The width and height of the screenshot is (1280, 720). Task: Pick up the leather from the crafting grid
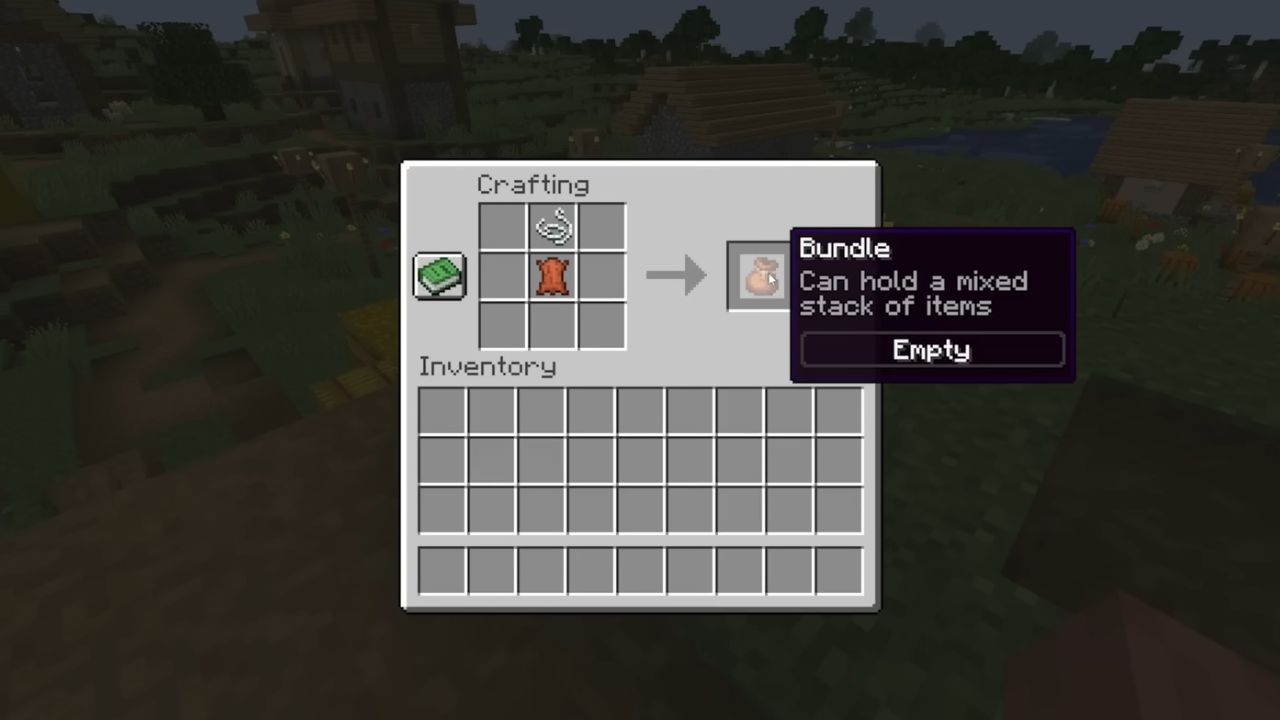(x=552, y=277)
